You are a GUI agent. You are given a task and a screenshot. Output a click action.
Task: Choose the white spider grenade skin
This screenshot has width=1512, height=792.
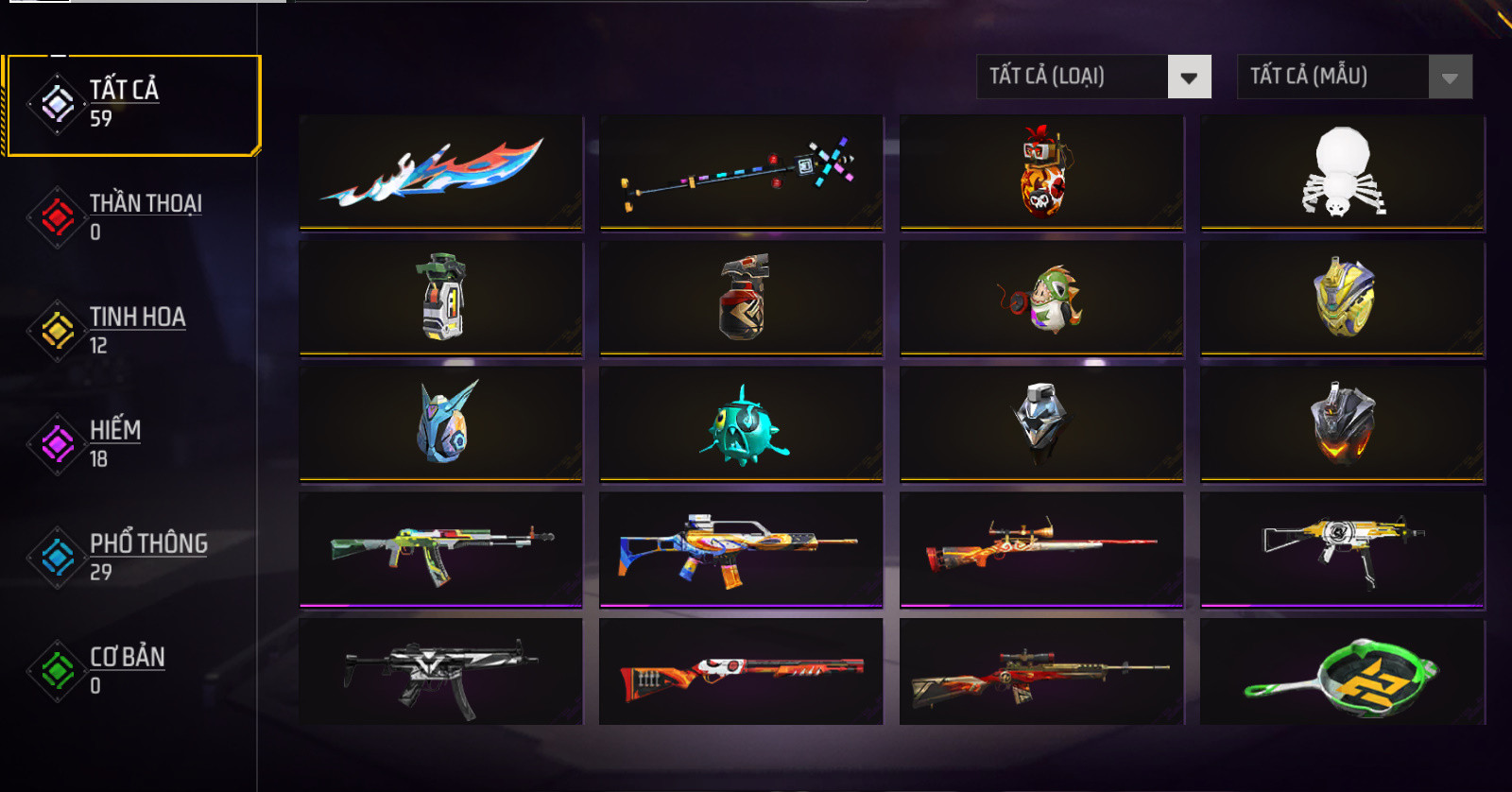click(x=1342, y=172)
